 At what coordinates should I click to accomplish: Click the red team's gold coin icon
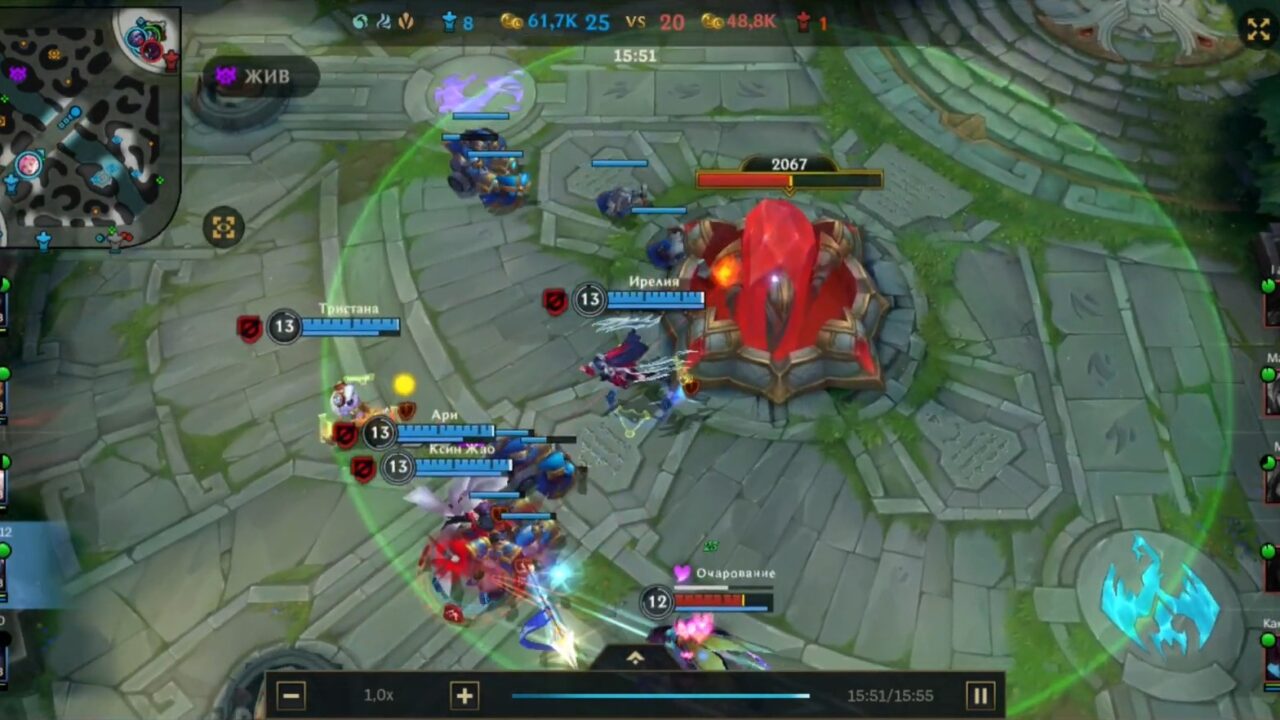713,20
